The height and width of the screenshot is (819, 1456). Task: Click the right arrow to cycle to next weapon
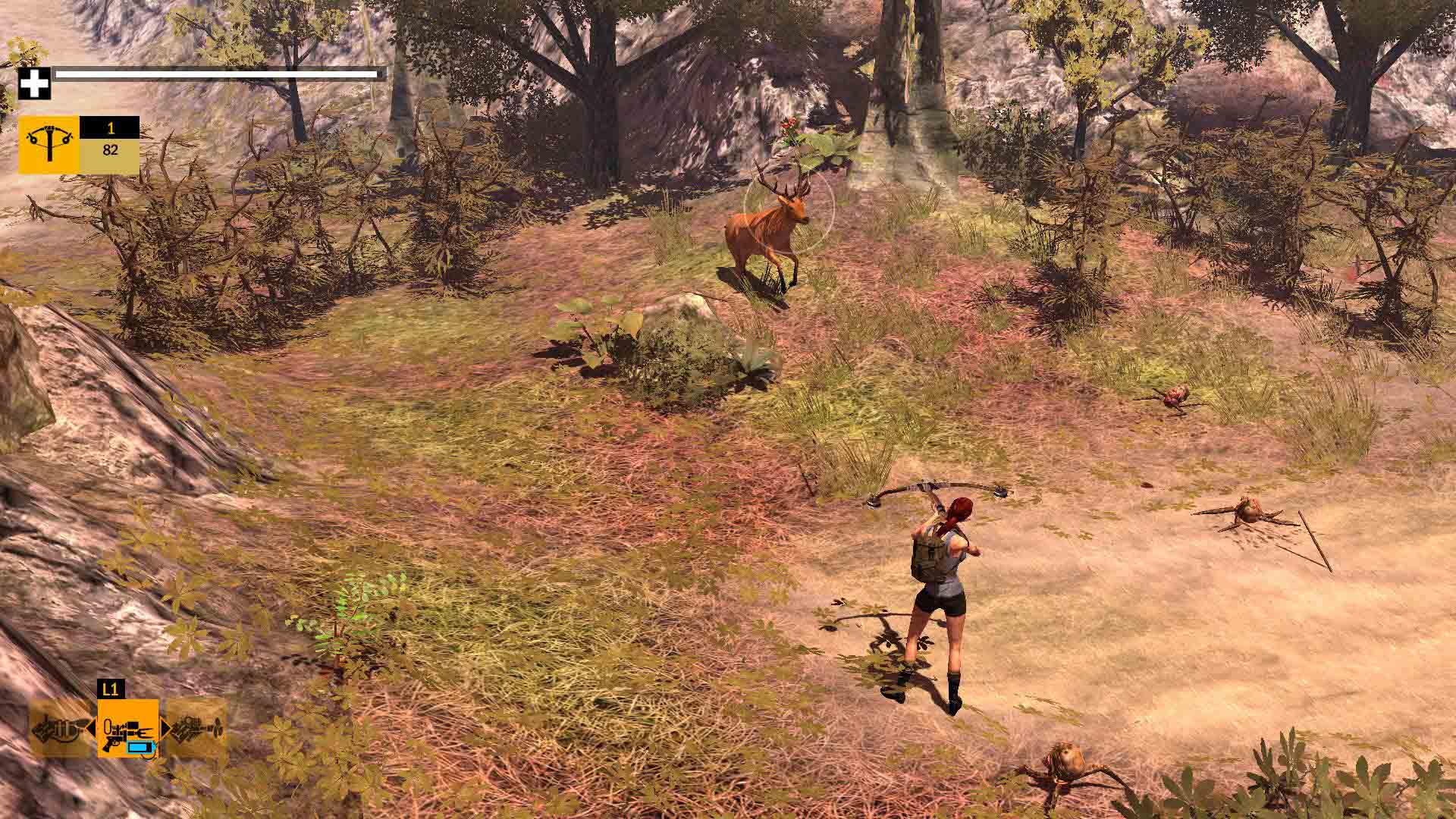point(165,728)
